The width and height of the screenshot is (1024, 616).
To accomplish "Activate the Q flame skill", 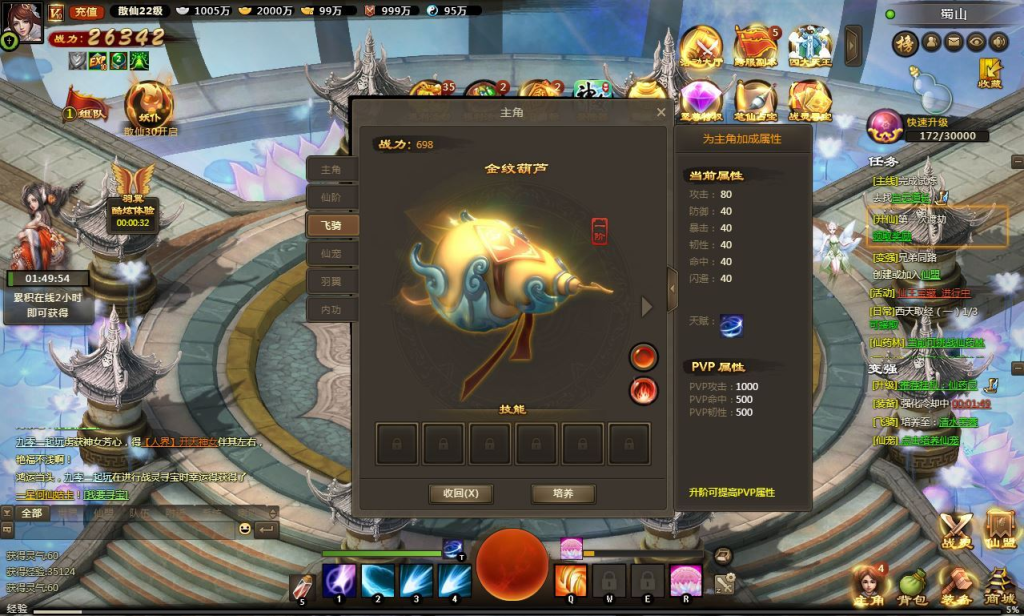I will (x=570, y=580).
